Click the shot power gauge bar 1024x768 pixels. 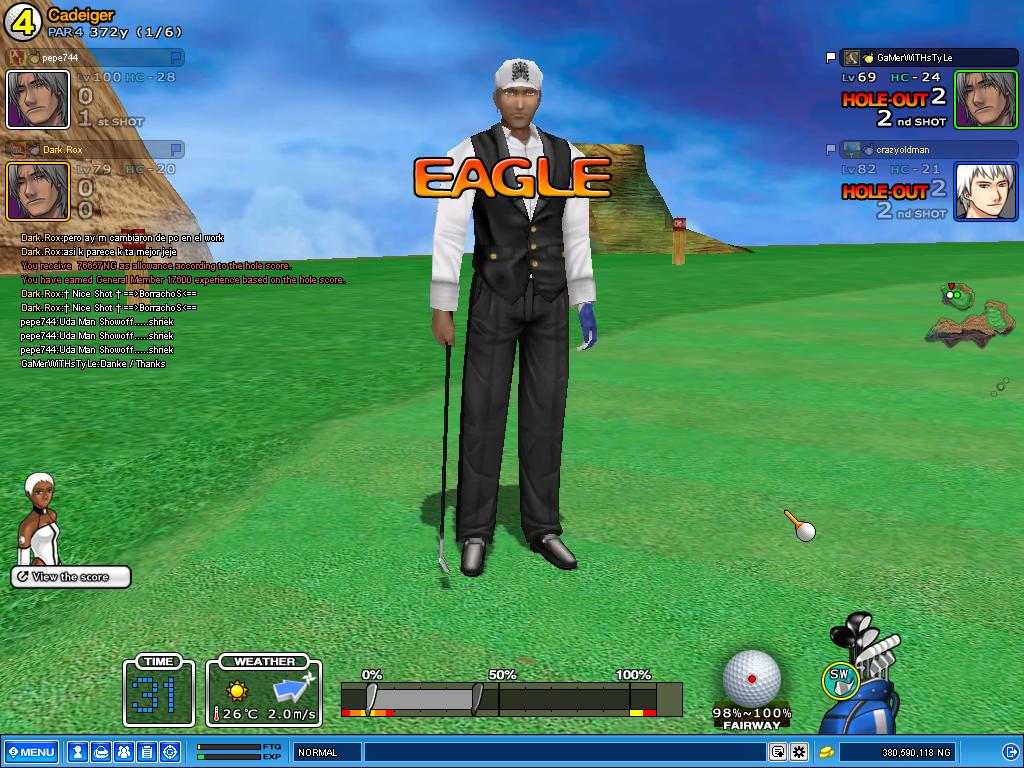[510, 698]
